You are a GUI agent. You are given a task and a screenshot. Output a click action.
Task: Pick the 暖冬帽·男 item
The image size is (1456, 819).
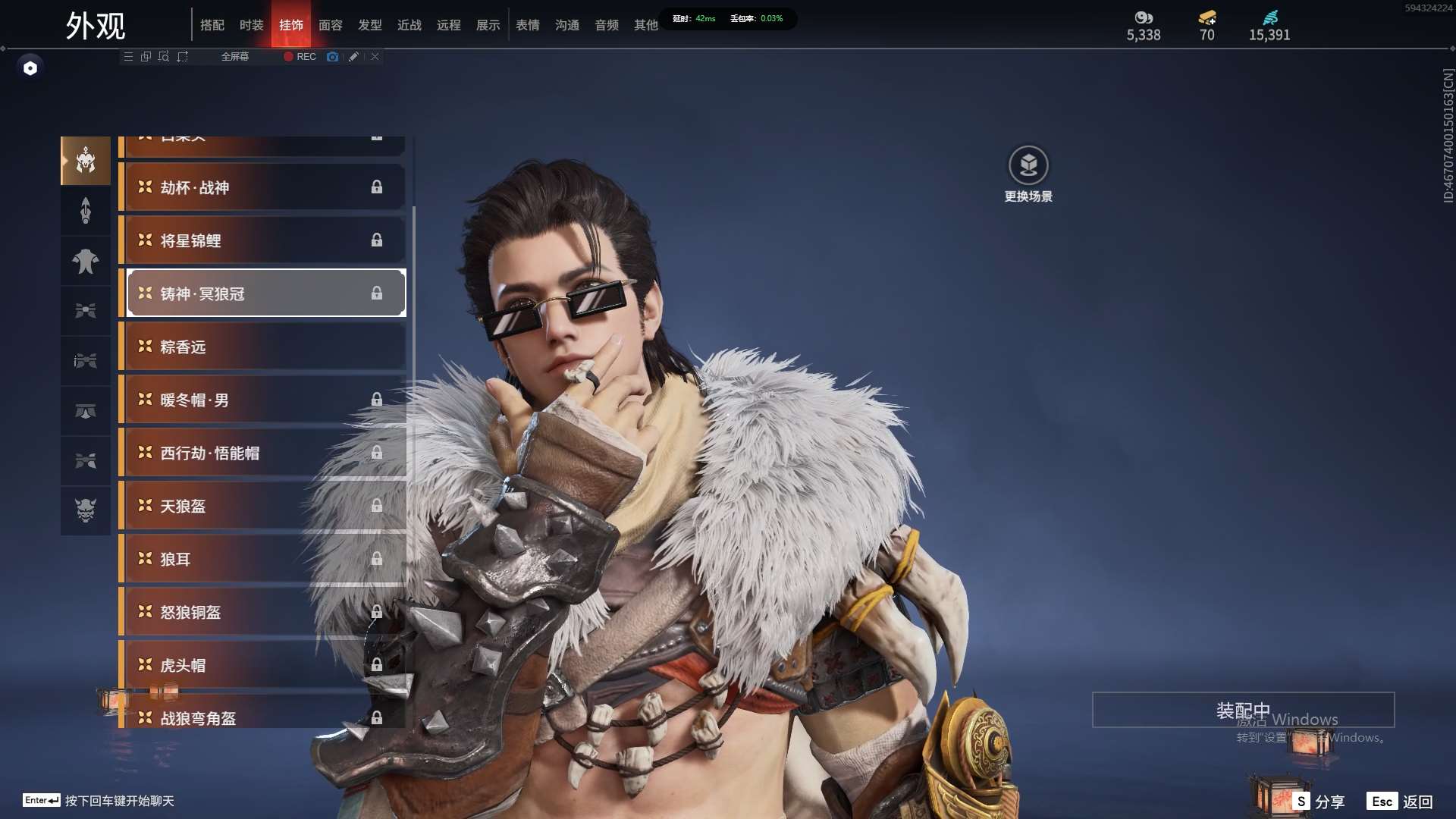[x=262, y=400]
